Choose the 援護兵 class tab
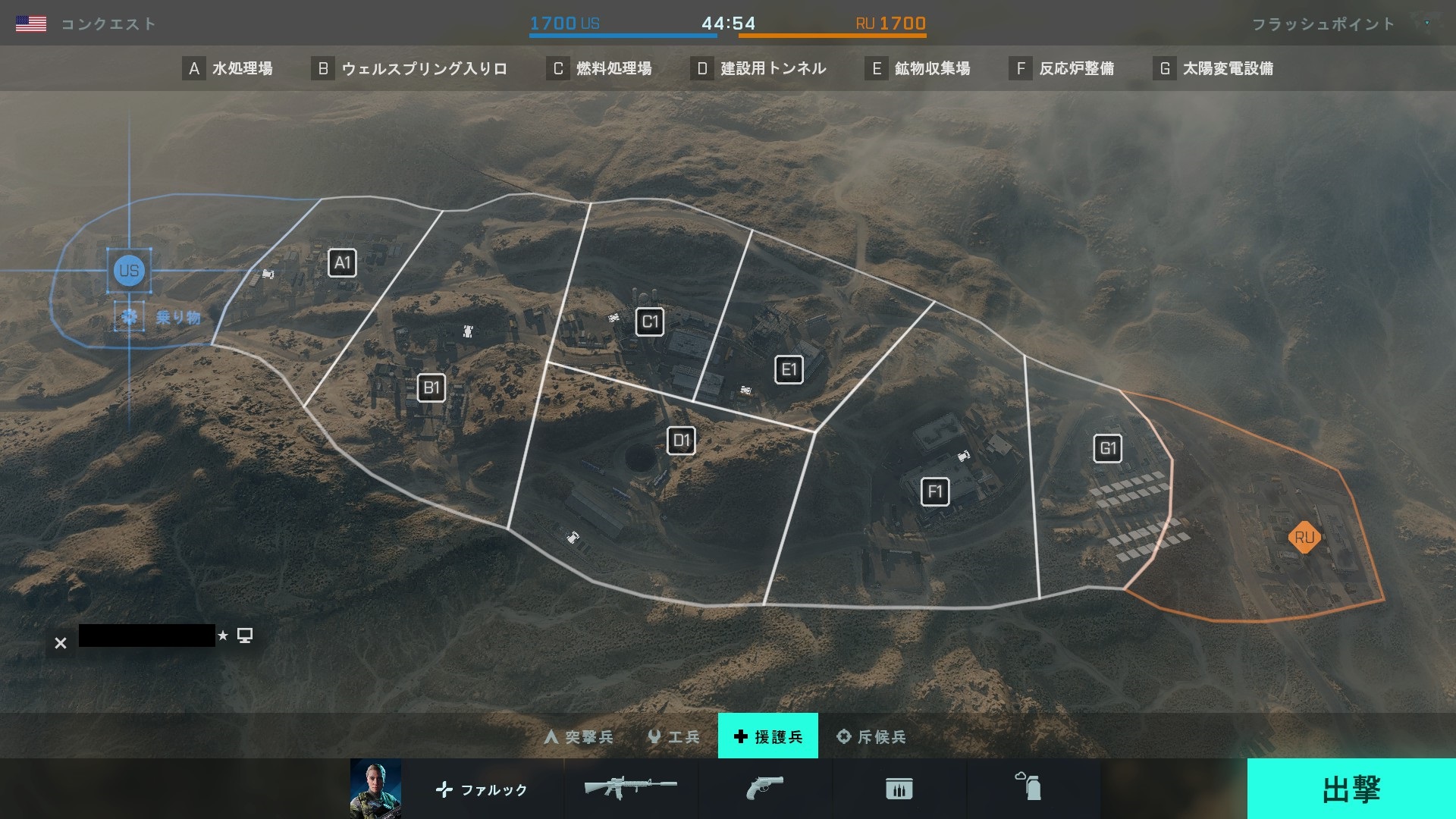 coord(767,736)
